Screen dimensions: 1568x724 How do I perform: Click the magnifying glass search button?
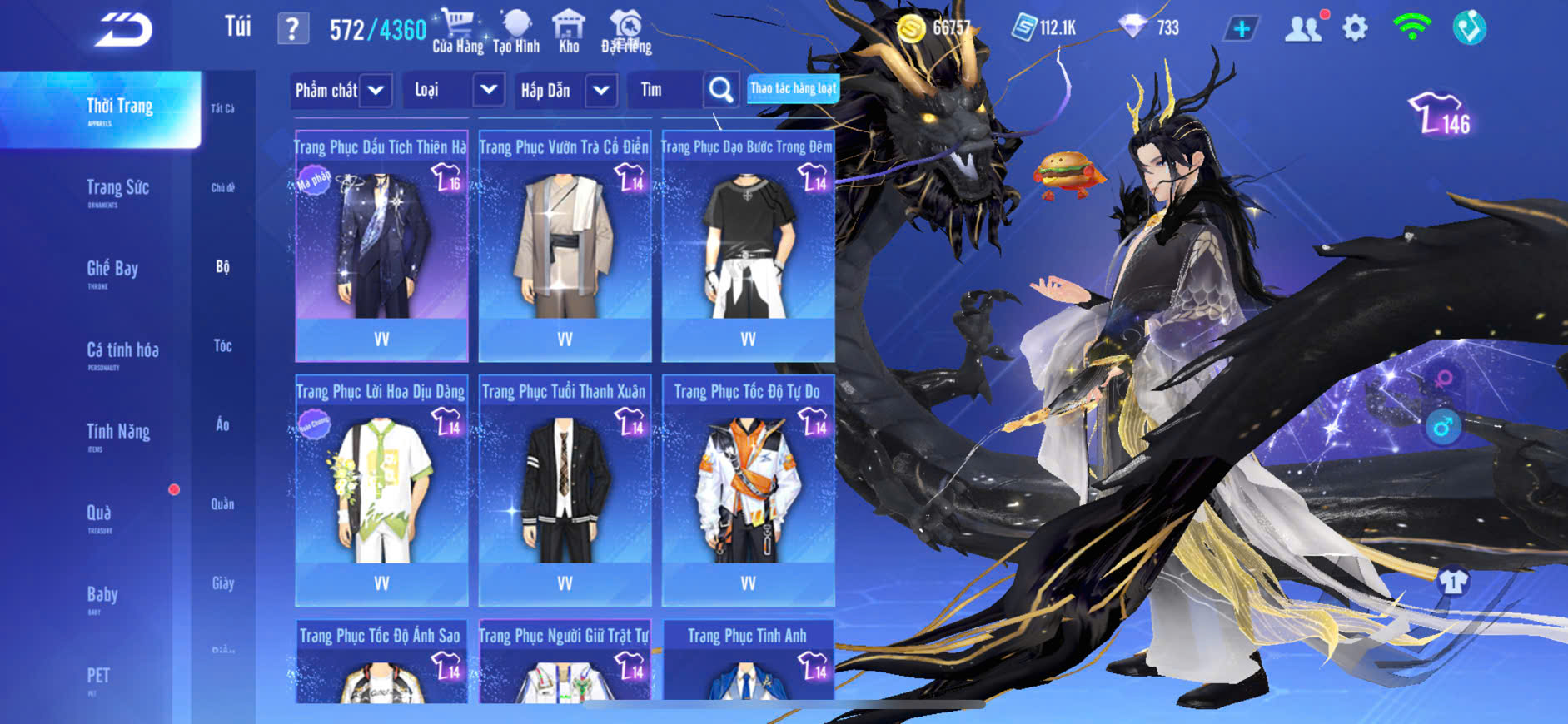click(x=721, y=90)
